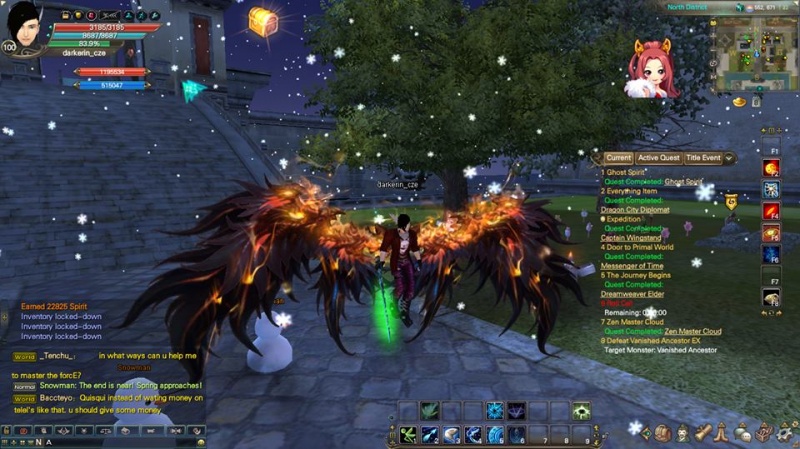
Task: Open the system settings gear icon
Action: (785, 433)
